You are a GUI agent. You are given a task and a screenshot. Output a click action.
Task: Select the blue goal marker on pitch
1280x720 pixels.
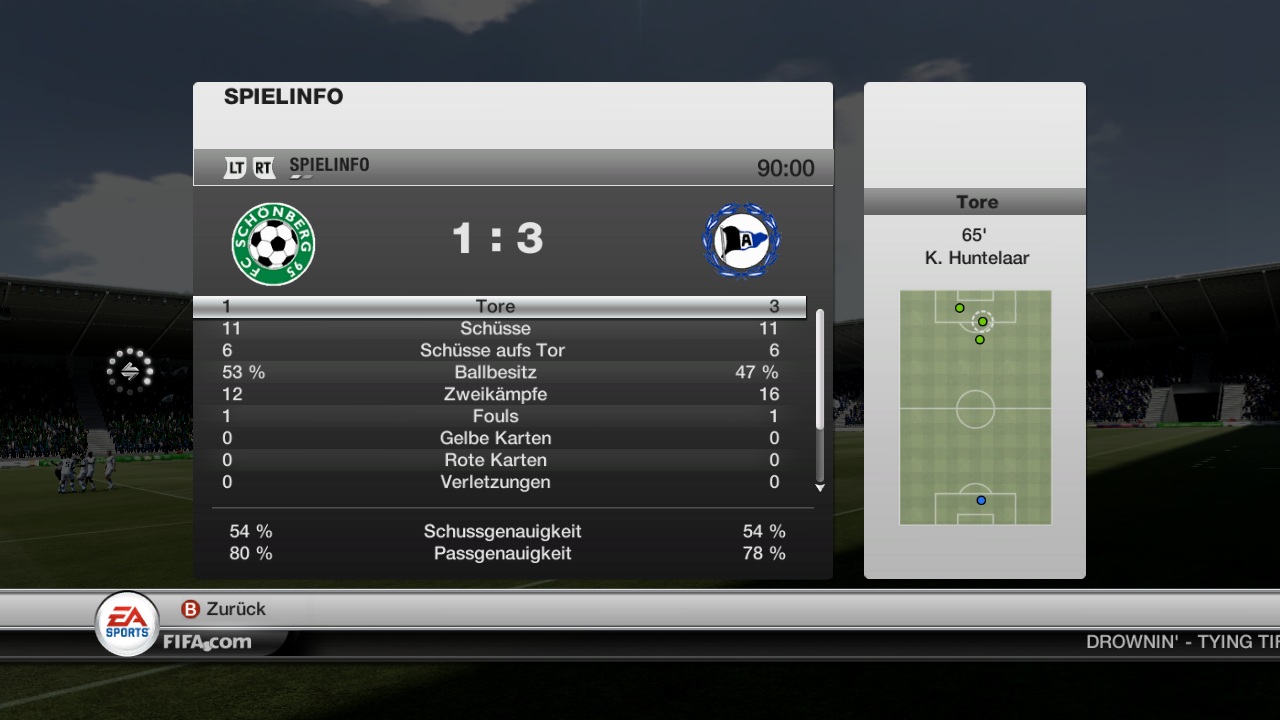(981, 500)
